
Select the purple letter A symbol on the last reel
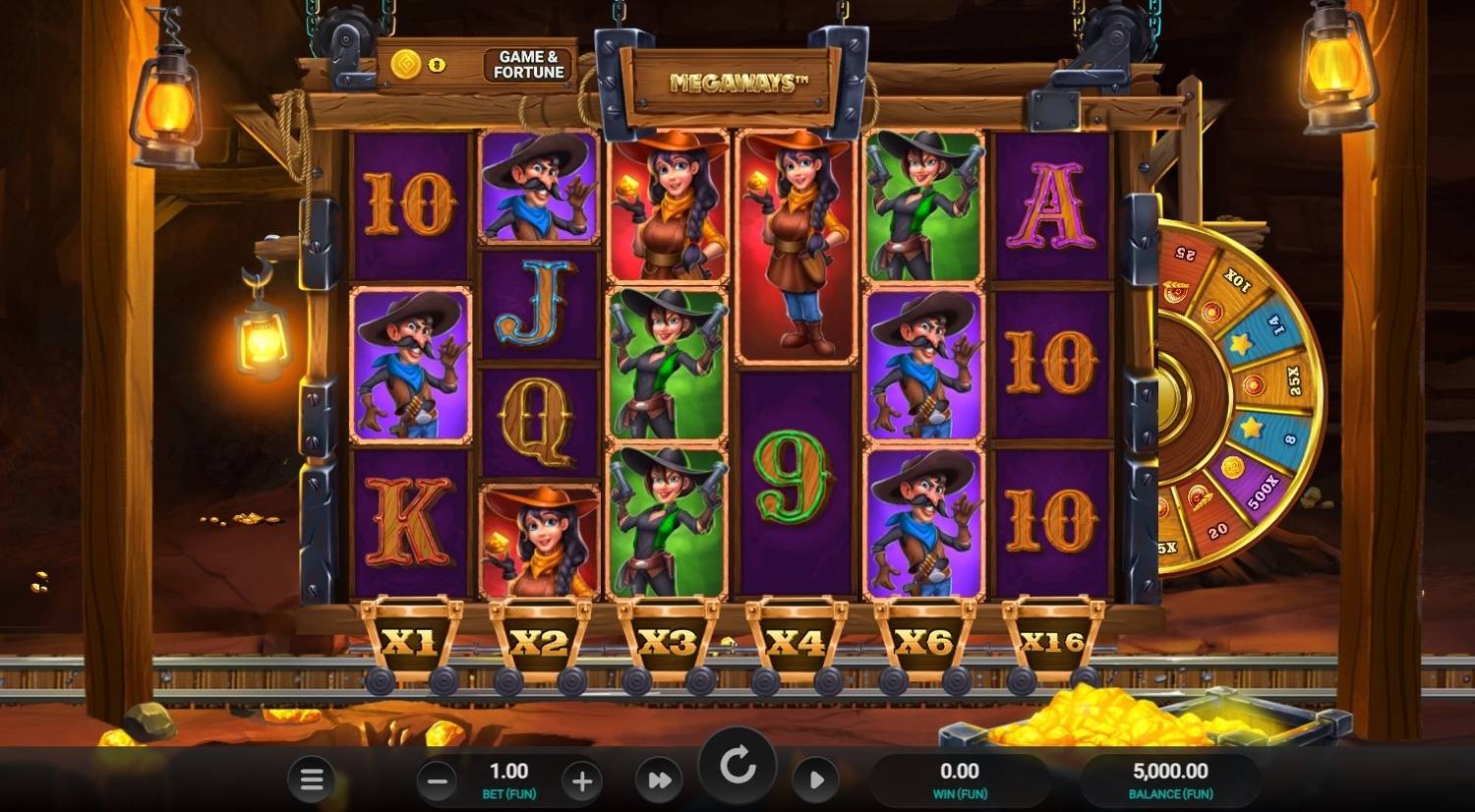pyautogui.click(x=1051, y=208)
